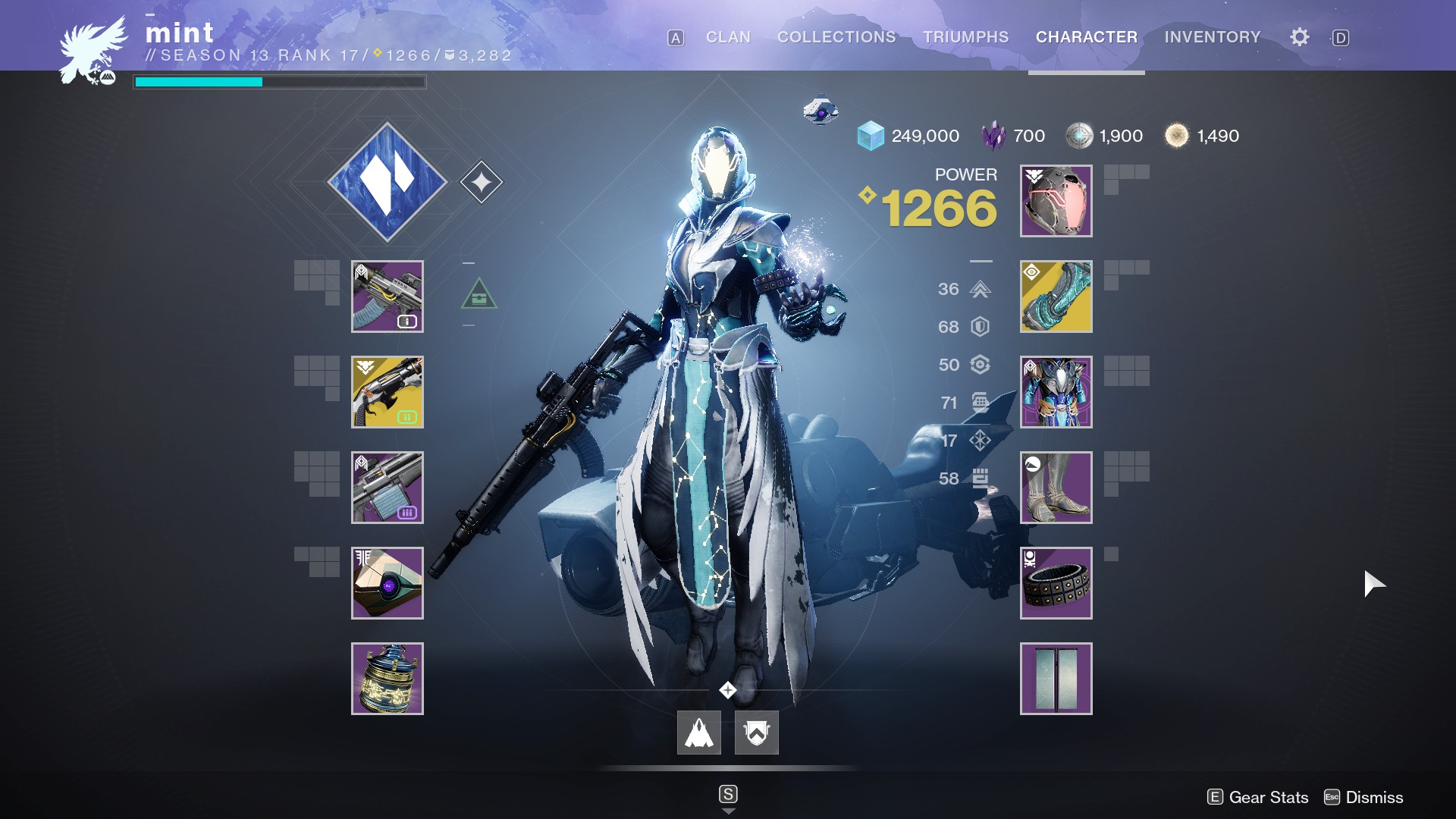Open the ornate urn artifact slot
This screenshot has width=1456, height=819.
388,679
